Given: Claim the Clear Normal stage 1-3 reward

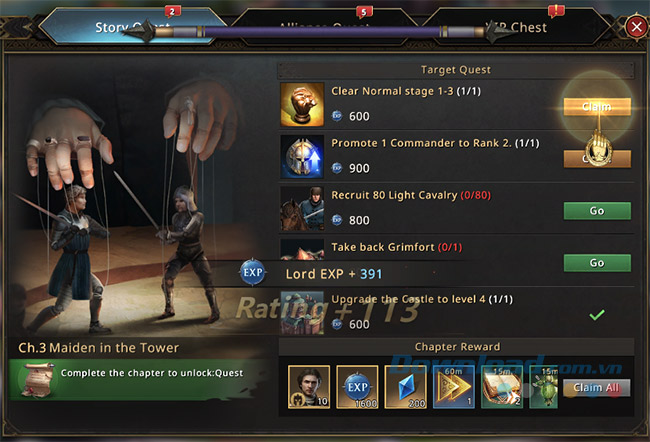Looking at the screenshot, I should coord(597,106).
